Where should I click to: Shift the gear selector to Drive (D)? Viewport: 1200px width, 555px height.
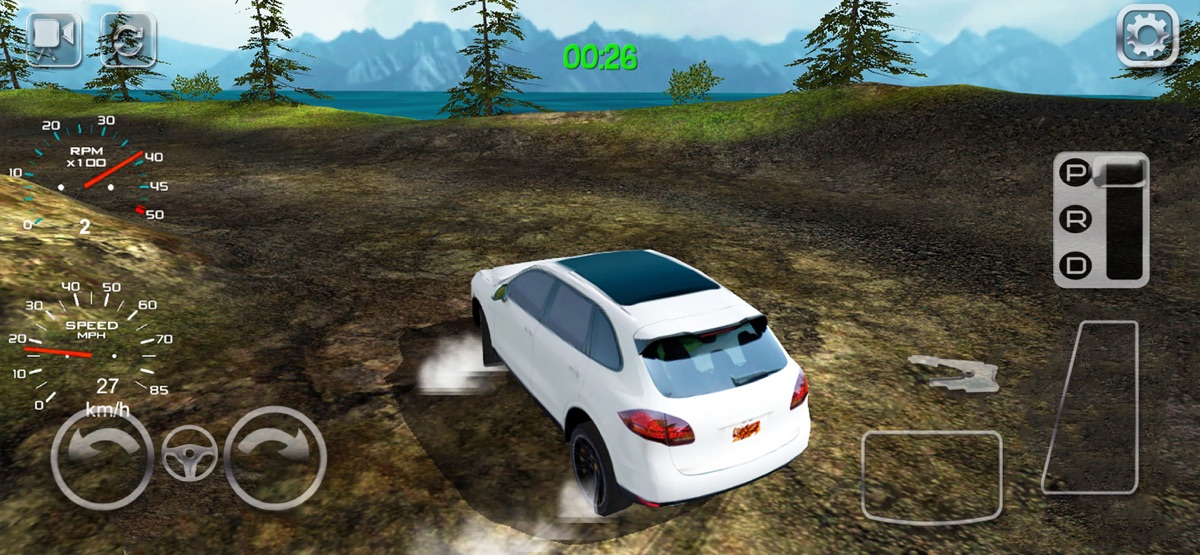click(1076, 266)
